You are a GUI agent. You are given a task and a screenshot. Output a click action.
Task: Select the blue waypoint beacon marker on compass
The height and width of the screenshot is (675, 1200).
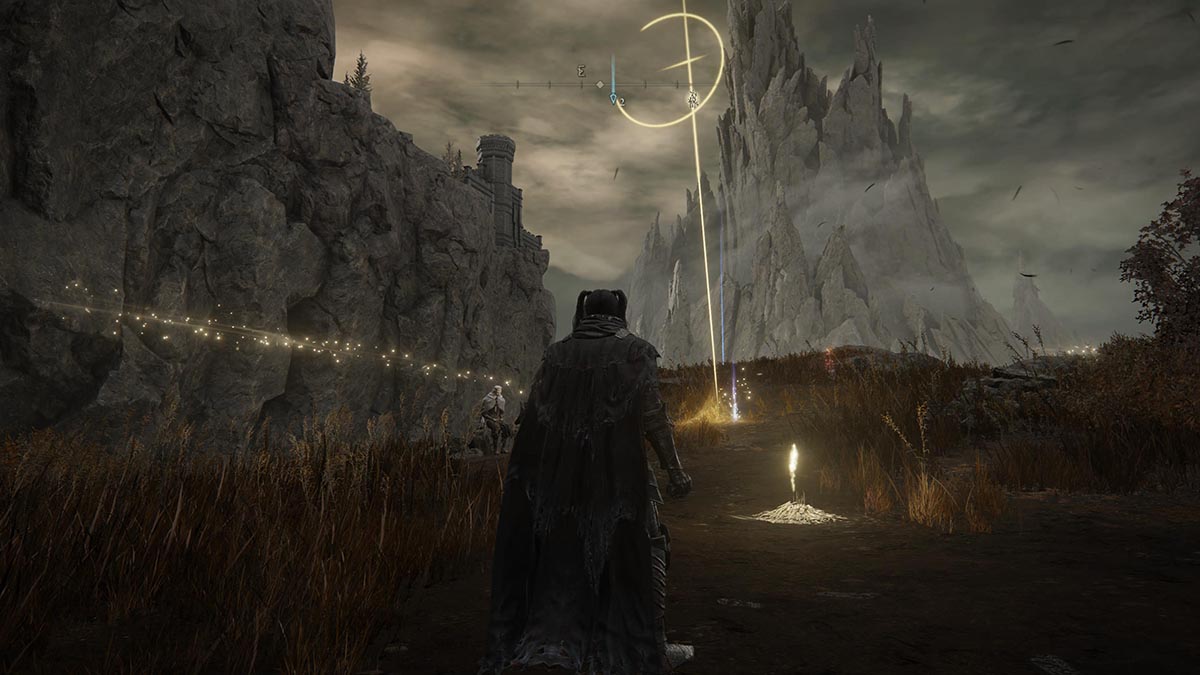tap(614, 98)
